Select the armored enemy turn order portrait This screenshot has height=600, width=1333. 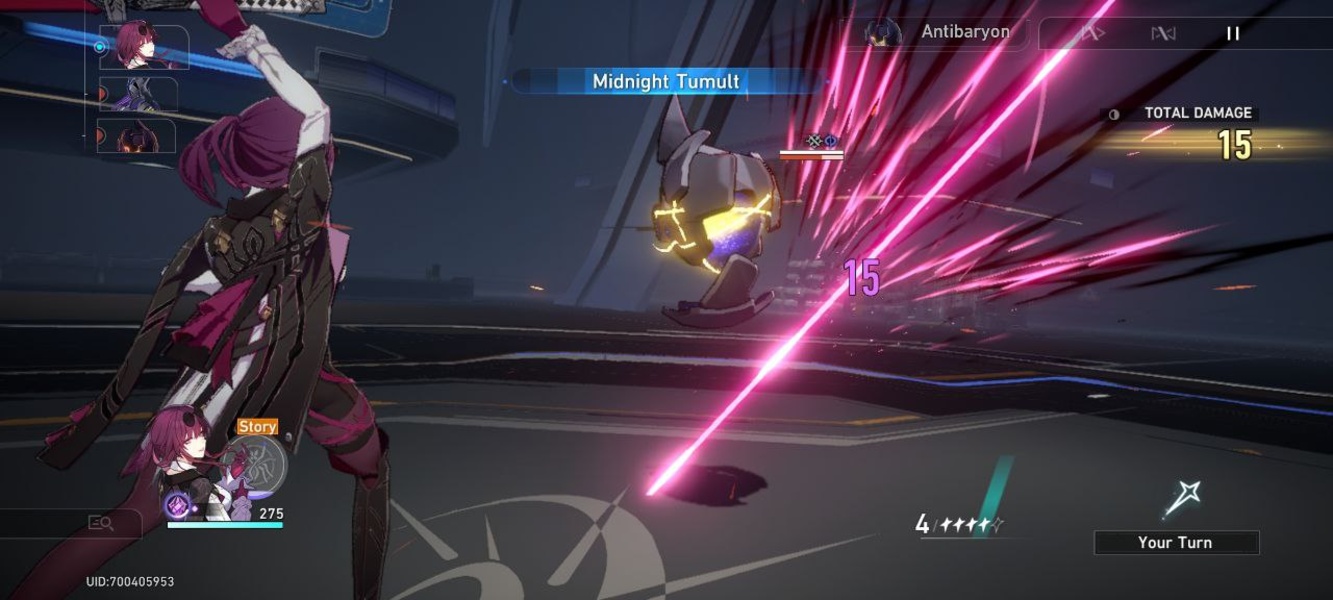tap(140, 94)
